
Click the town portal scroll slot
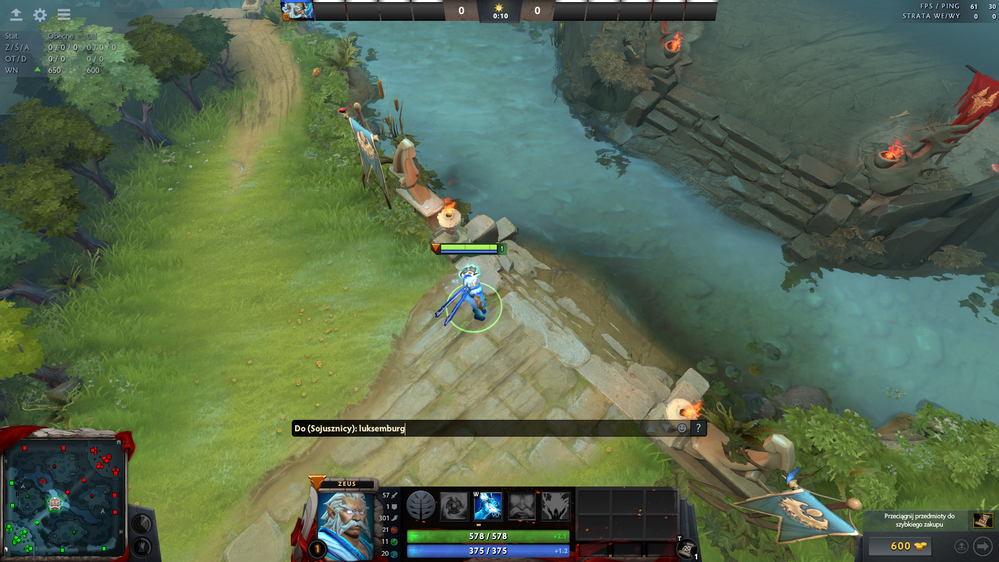pyautogui.click(x=688, y=545)
